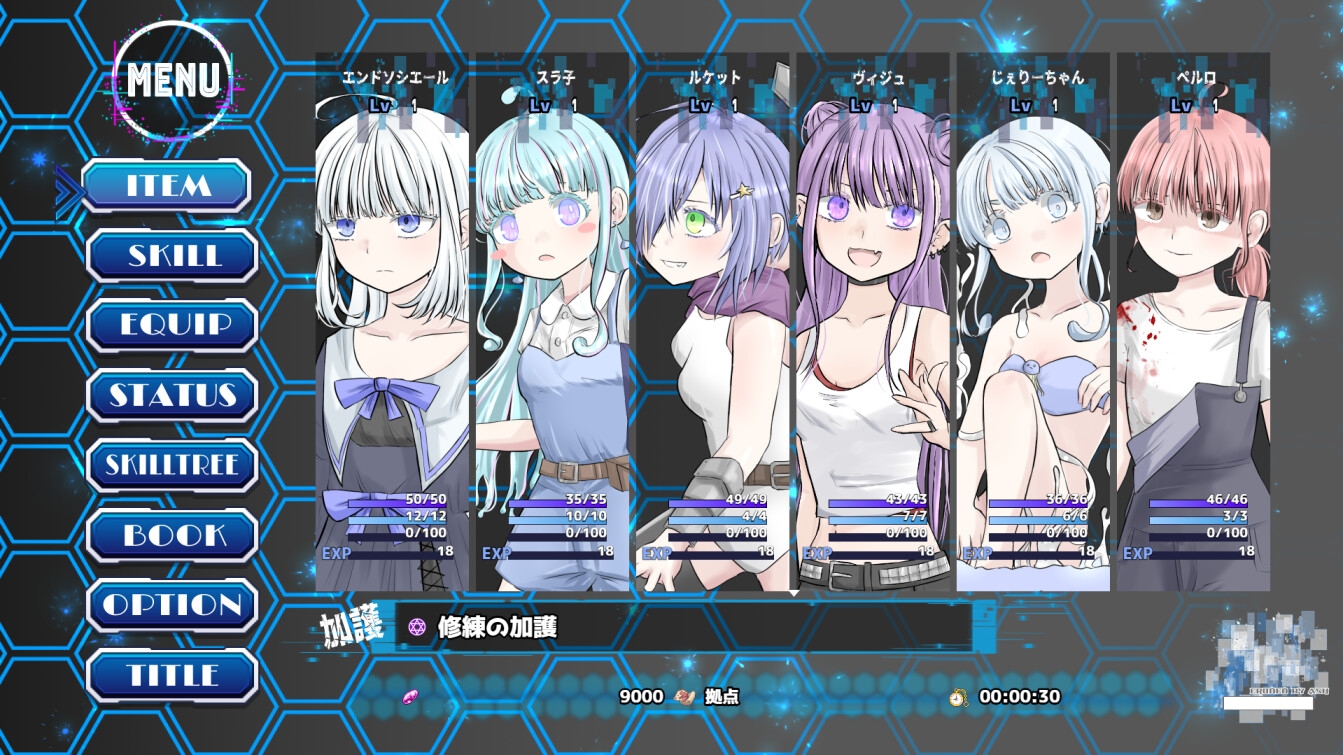
Task: Open the ITEM menu
Action: tap(166, 186)
